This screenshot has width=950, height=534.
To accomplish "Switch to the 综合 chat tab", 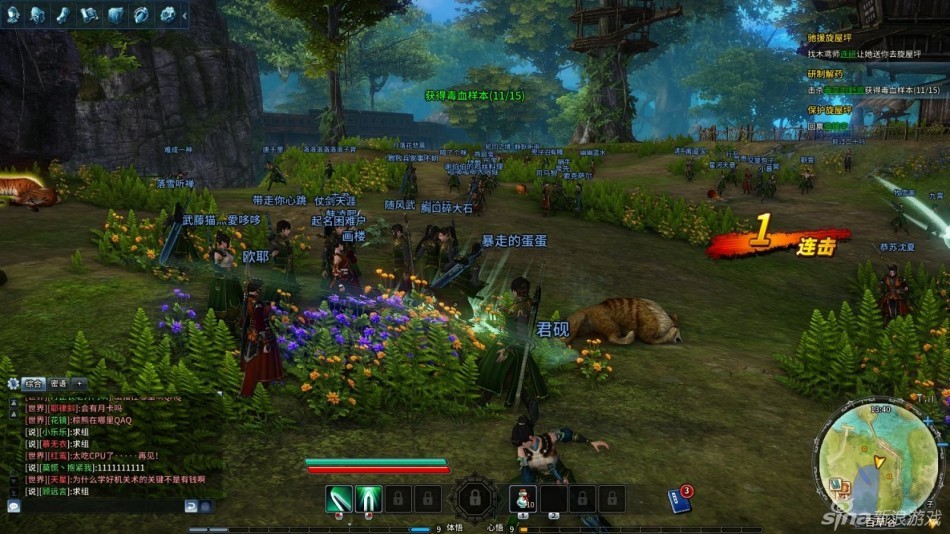I will point(34,383).
